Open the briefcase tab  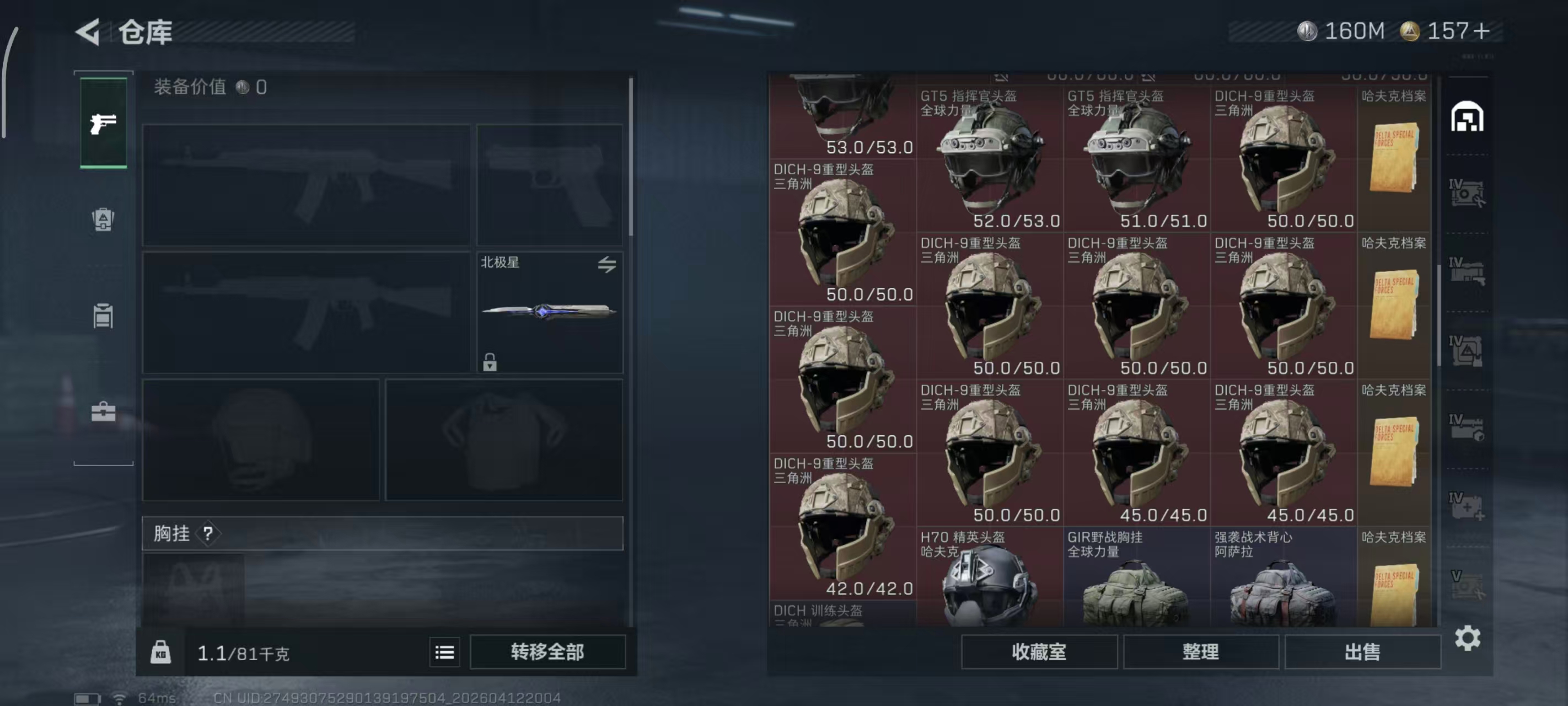[104, 412]
